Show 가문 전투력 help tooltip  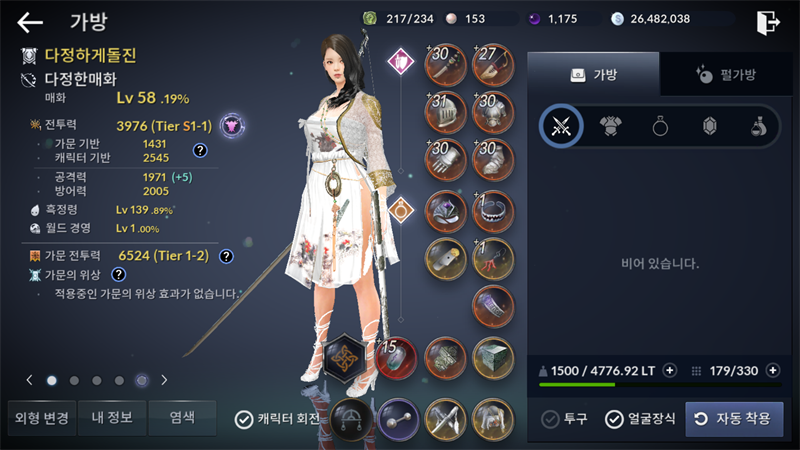pos(226,256)
